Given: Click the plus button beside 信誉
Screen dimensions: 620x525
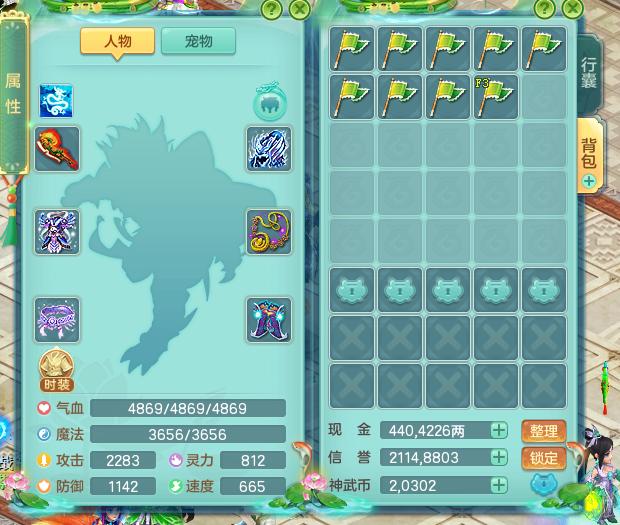Looking at the screenshot, I should 498,457.
